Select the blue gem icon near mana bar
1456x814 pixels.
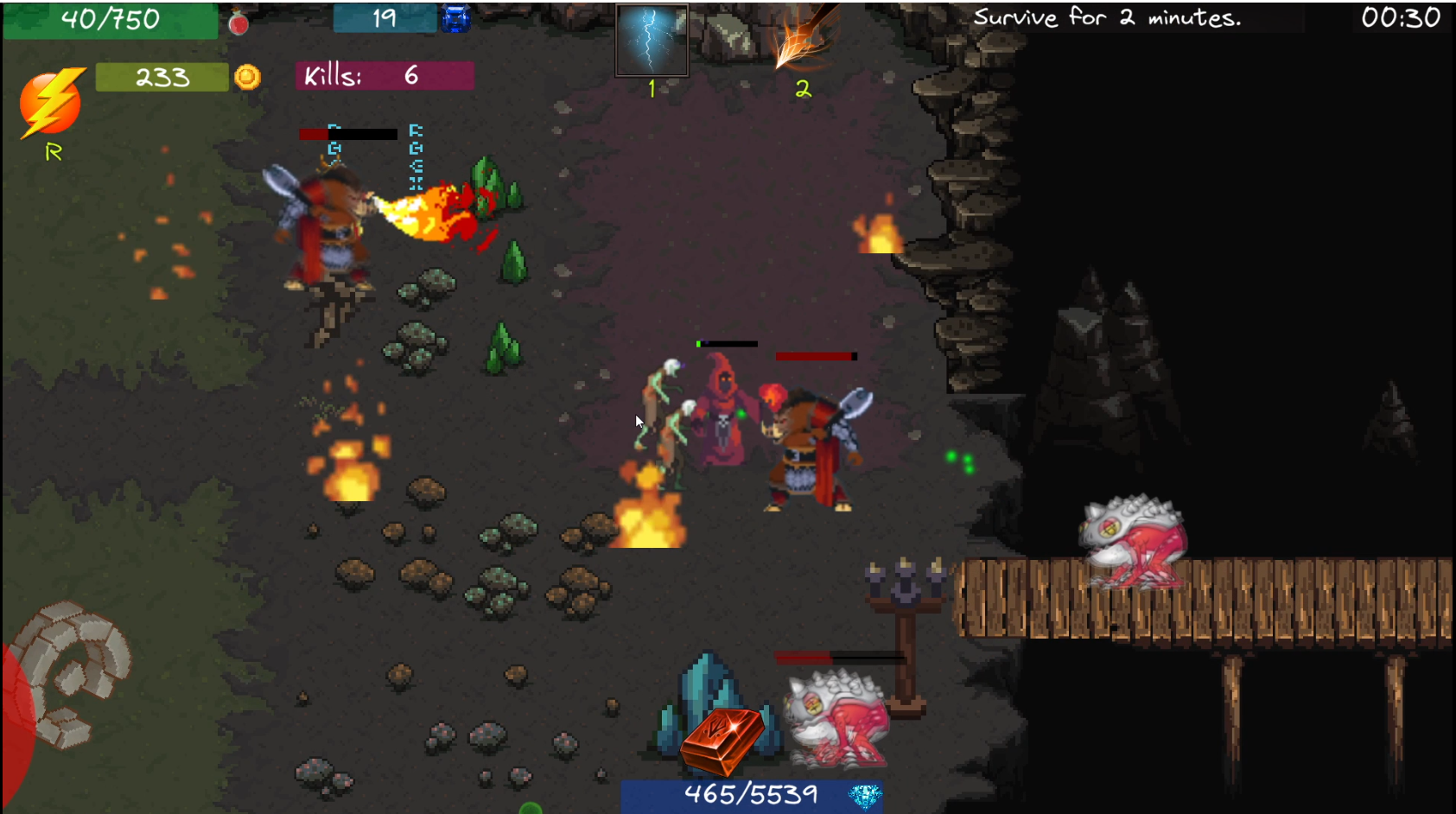(x=455, y=17)
